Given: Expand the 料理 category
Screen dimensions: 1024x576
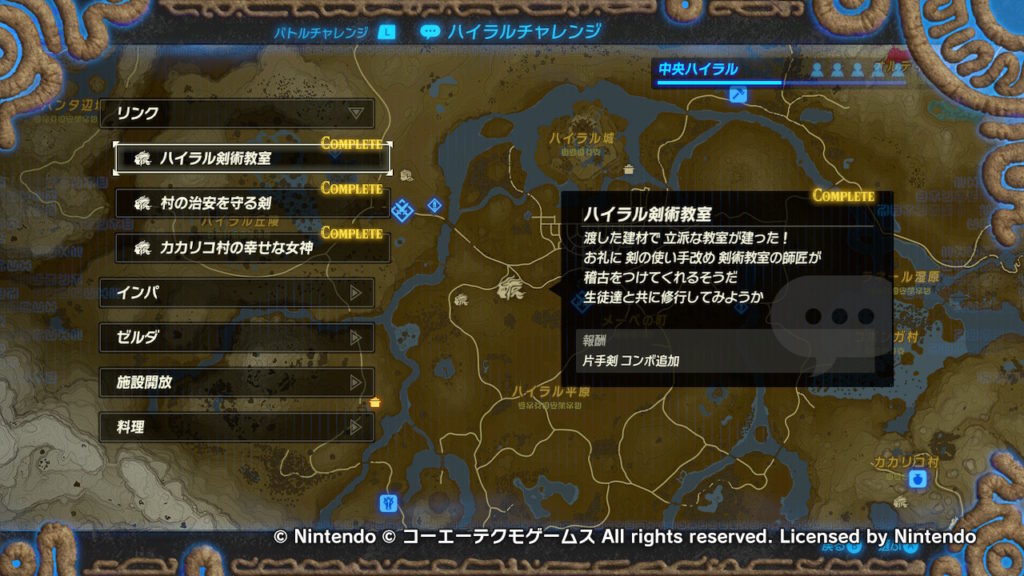Looking at the screenshot, I should click(238, 427).
